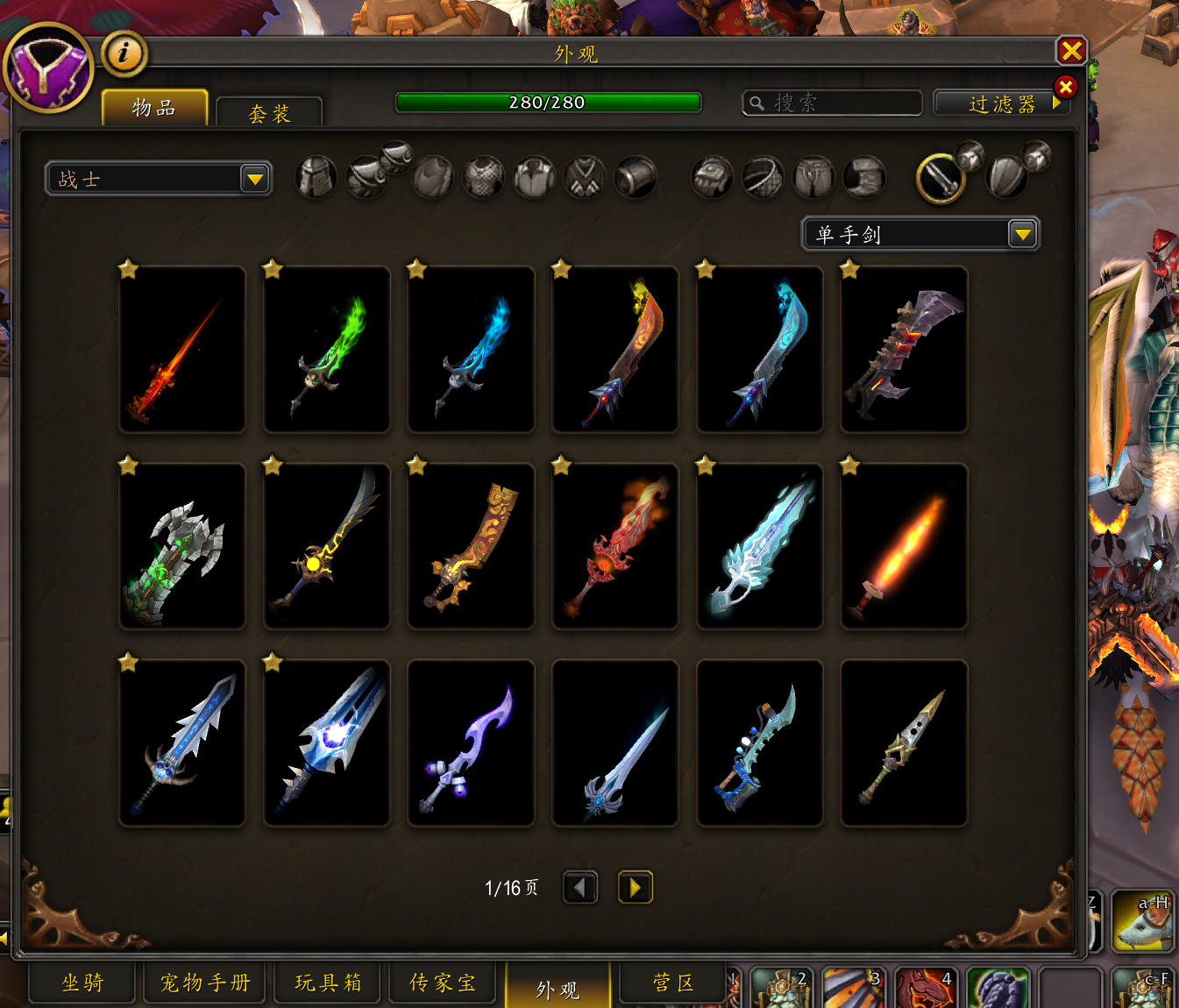Screen dimensions: 1179x1008
Task: Close the 外观 appearance window
Action: point(1071,51)
